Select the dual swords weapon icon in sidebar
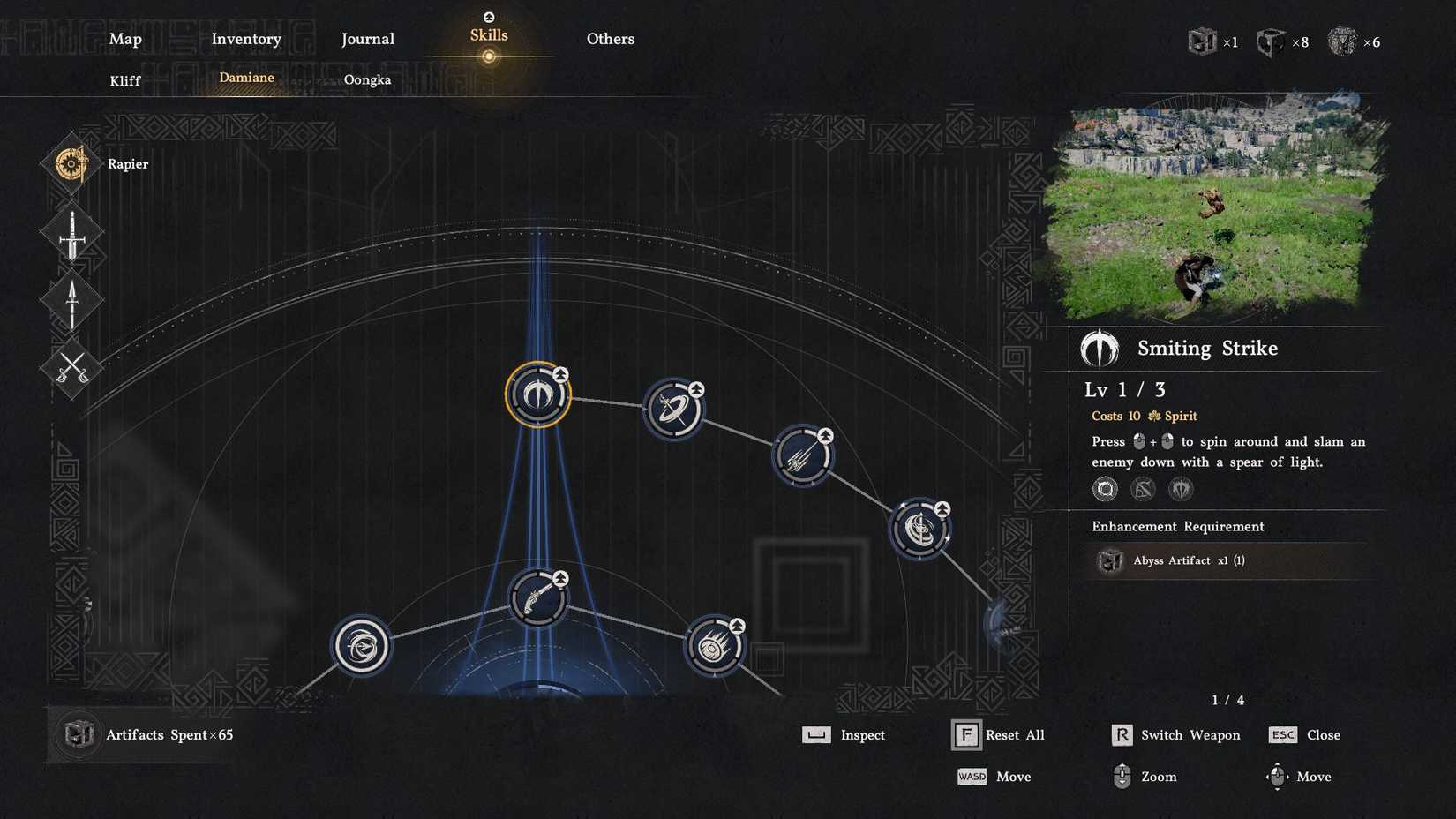The height and width of the screenshot is (819, 1456). pyautogui.click(x=71, y=368)
